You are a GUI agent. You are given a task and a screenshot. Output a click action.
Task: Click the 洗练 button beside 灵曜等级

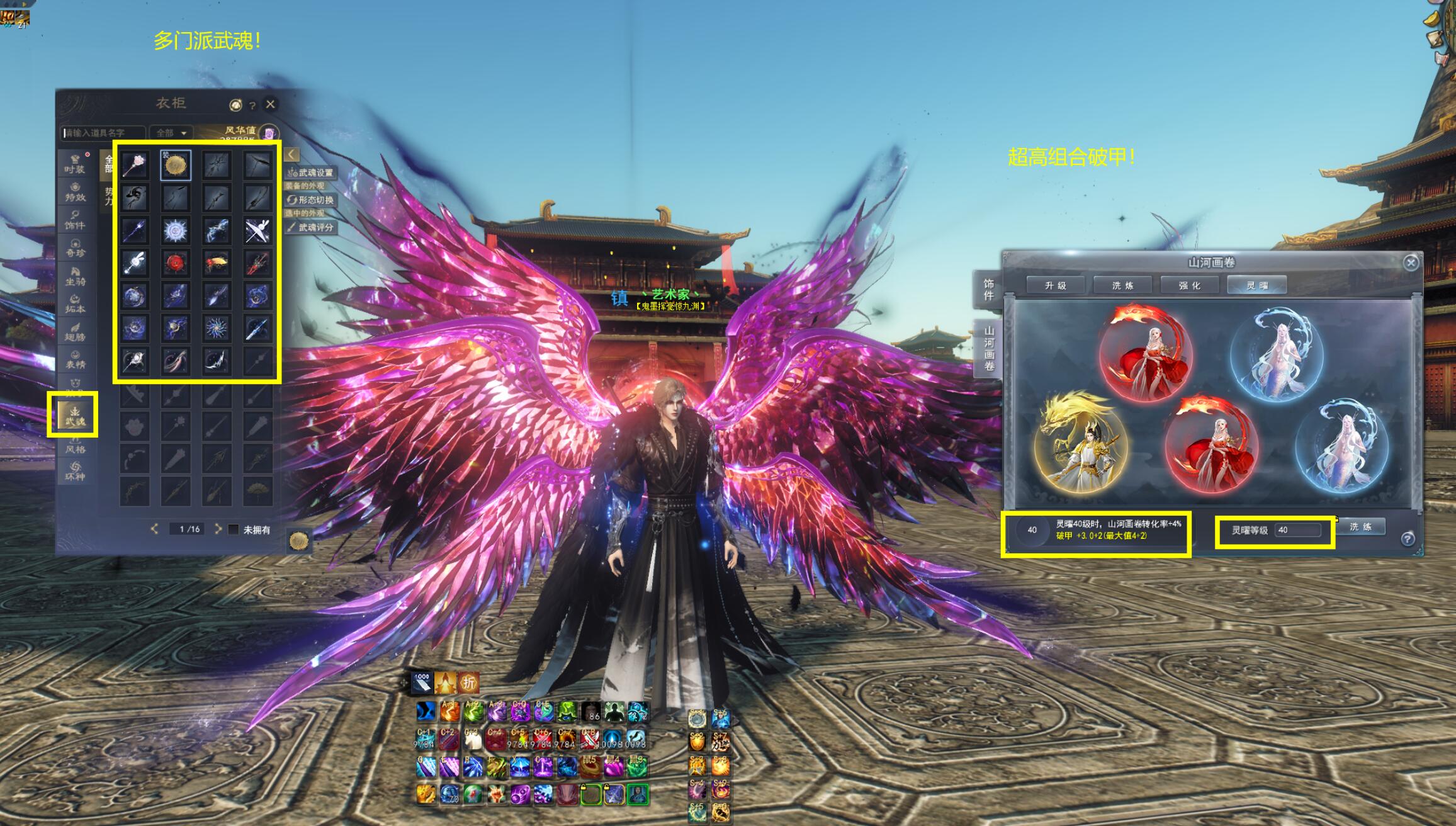coord(1360,527)
